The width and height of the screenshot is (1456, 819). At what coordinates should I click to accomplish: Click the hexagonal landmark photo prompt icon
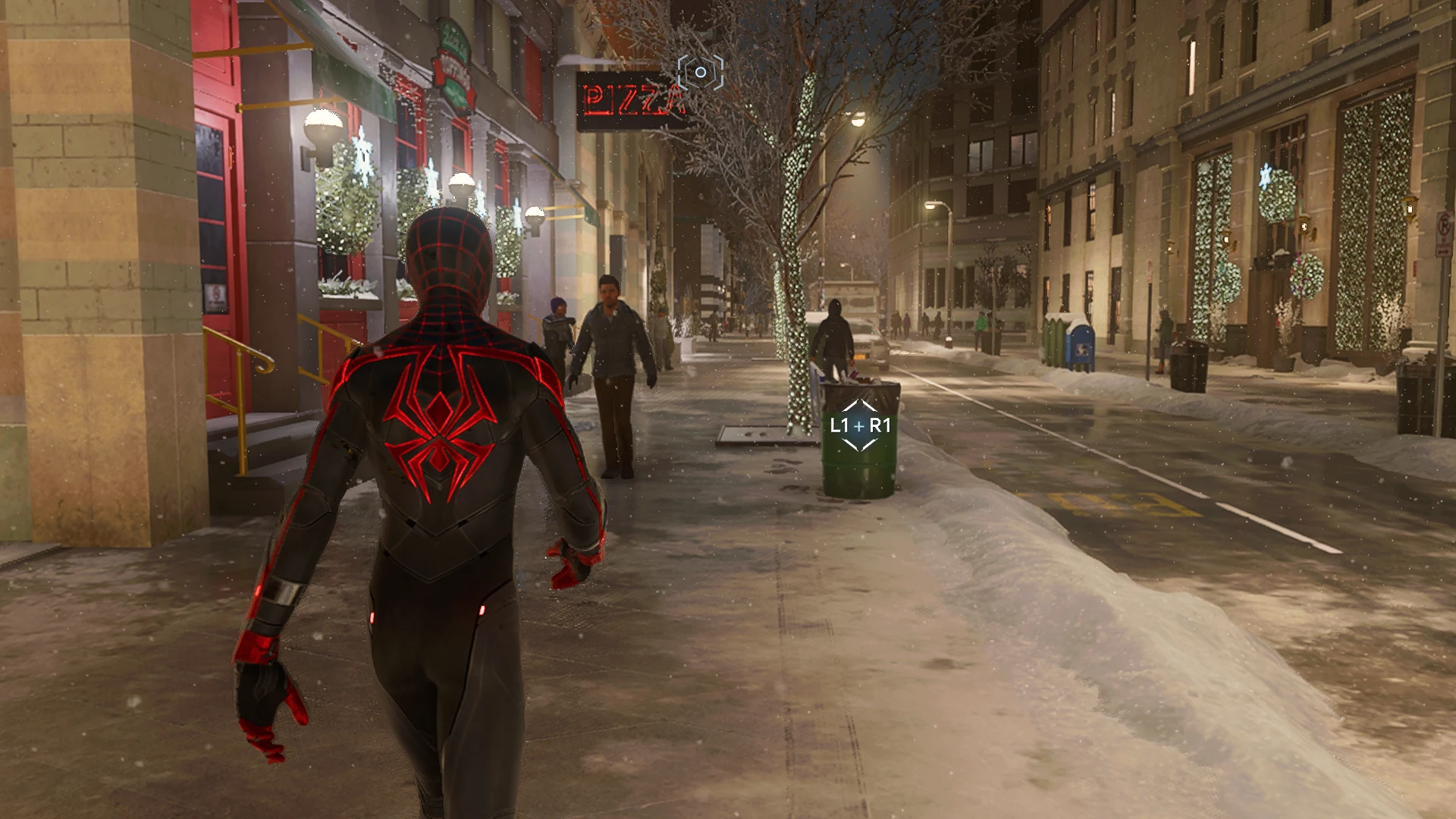point(699,72)
